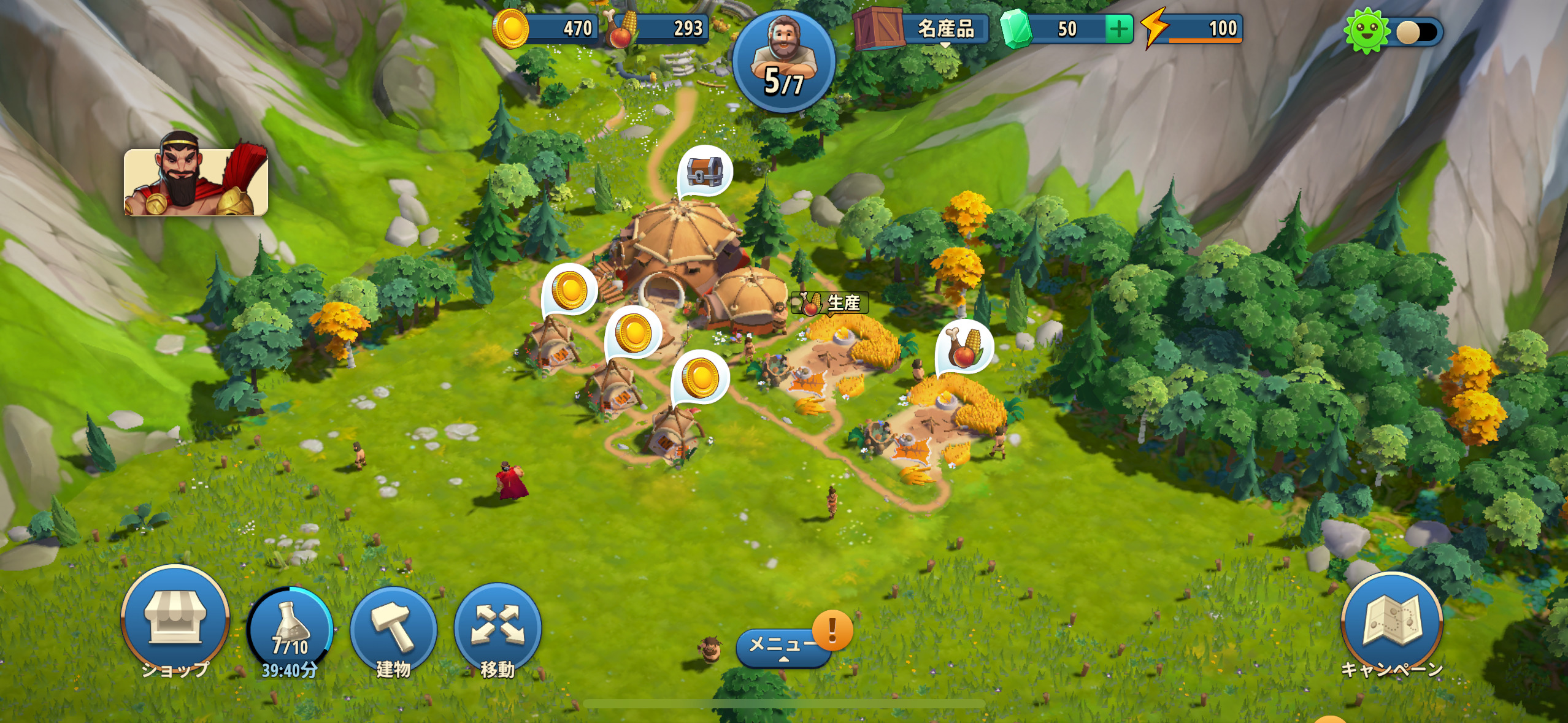The image size is (1568, 723).
Task: Open the gold coin counter
Action: pyautogui.click(x=546, y=29)
